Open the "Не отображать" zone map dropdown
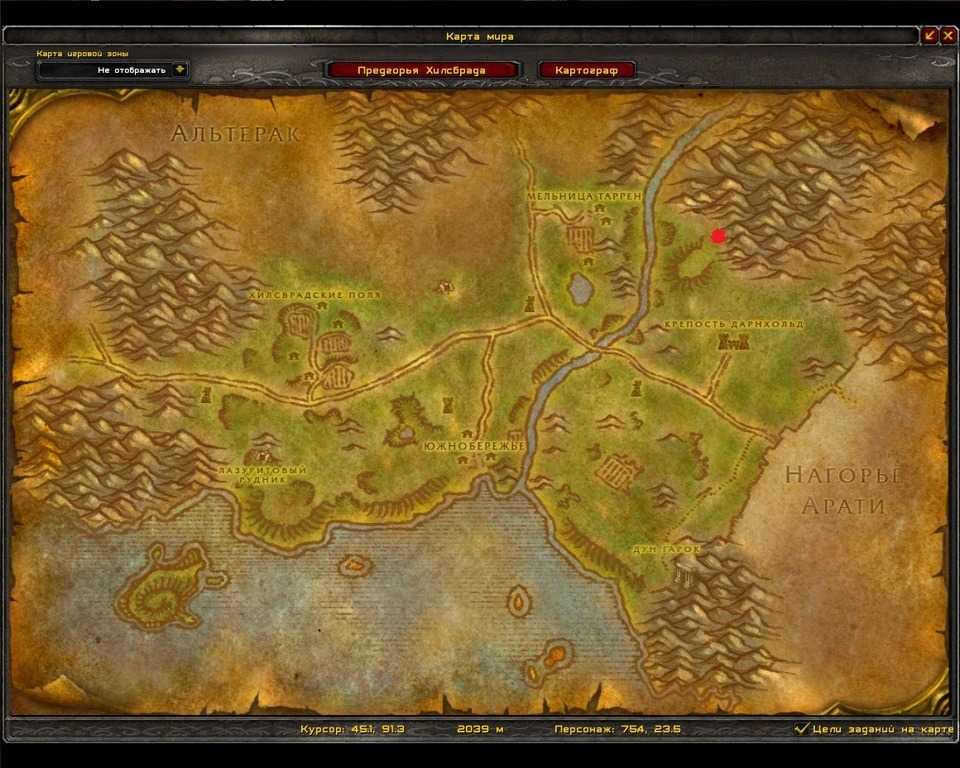Screen dimensions: 960x768 [x=179, y=70]
